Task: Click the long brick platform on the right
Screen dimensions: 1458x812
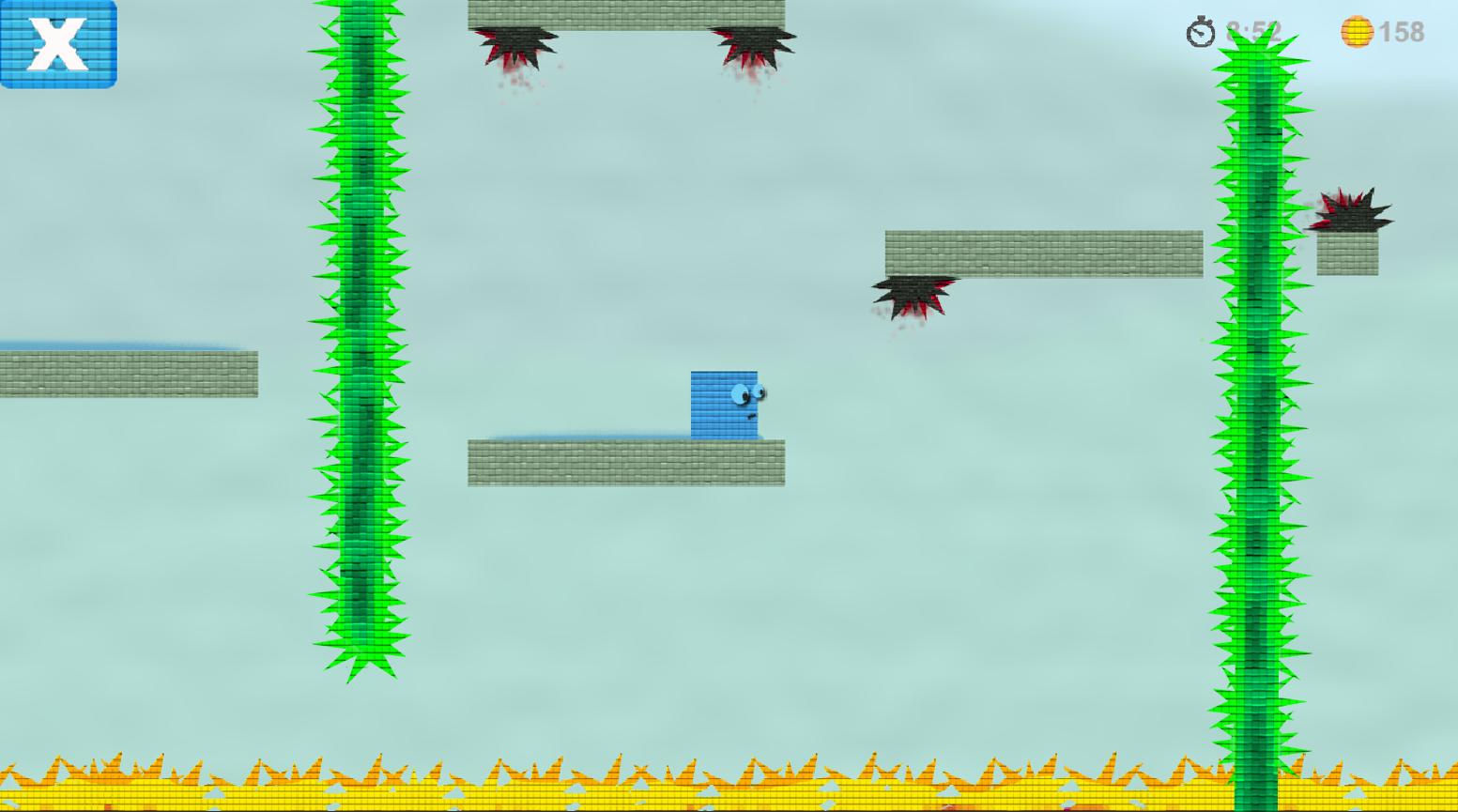Action: coord(1042,252)
